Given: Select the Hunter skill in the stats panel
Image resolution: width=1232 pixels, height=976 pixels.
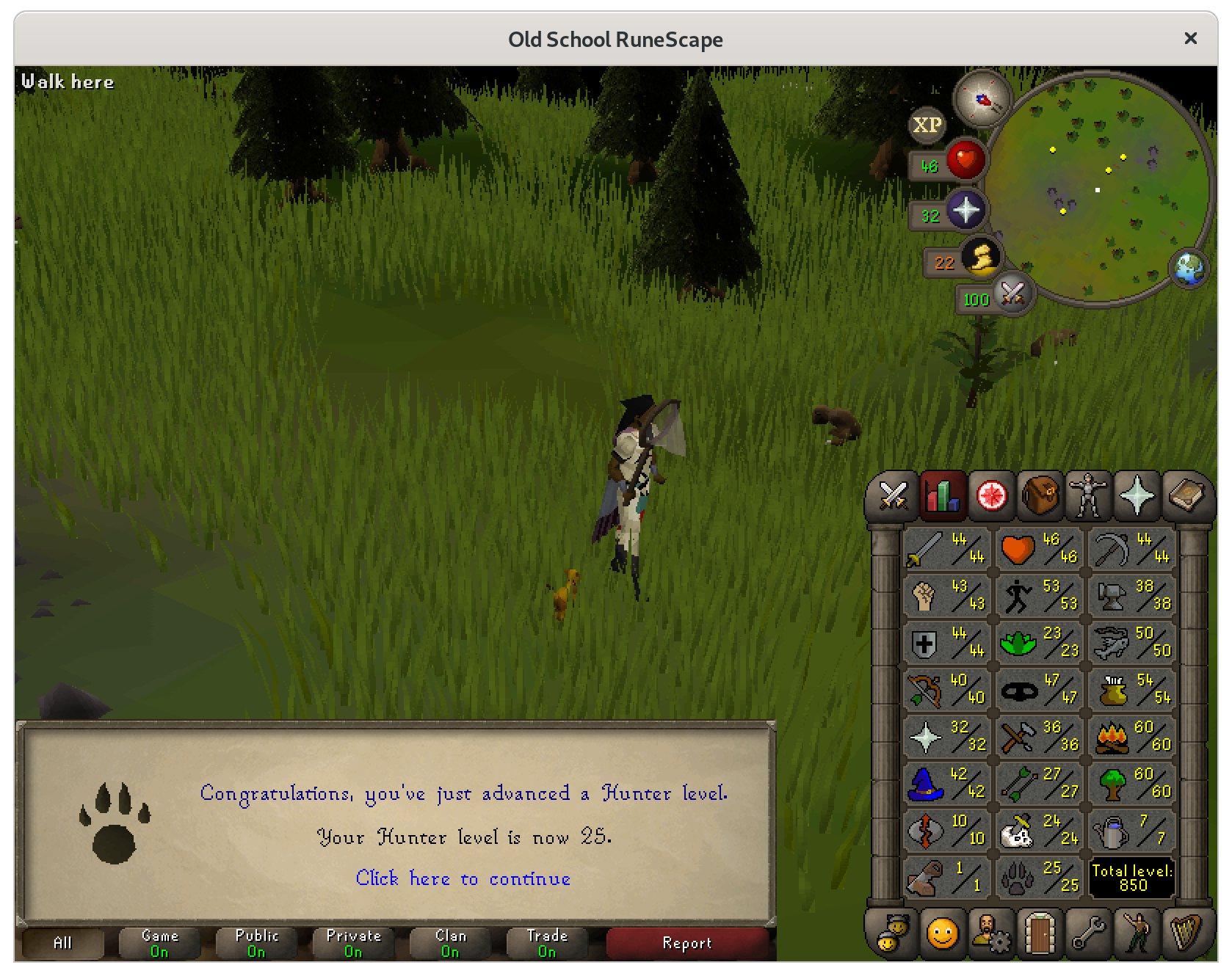Looking at the screenshot, I should [x=1039, y=877].
